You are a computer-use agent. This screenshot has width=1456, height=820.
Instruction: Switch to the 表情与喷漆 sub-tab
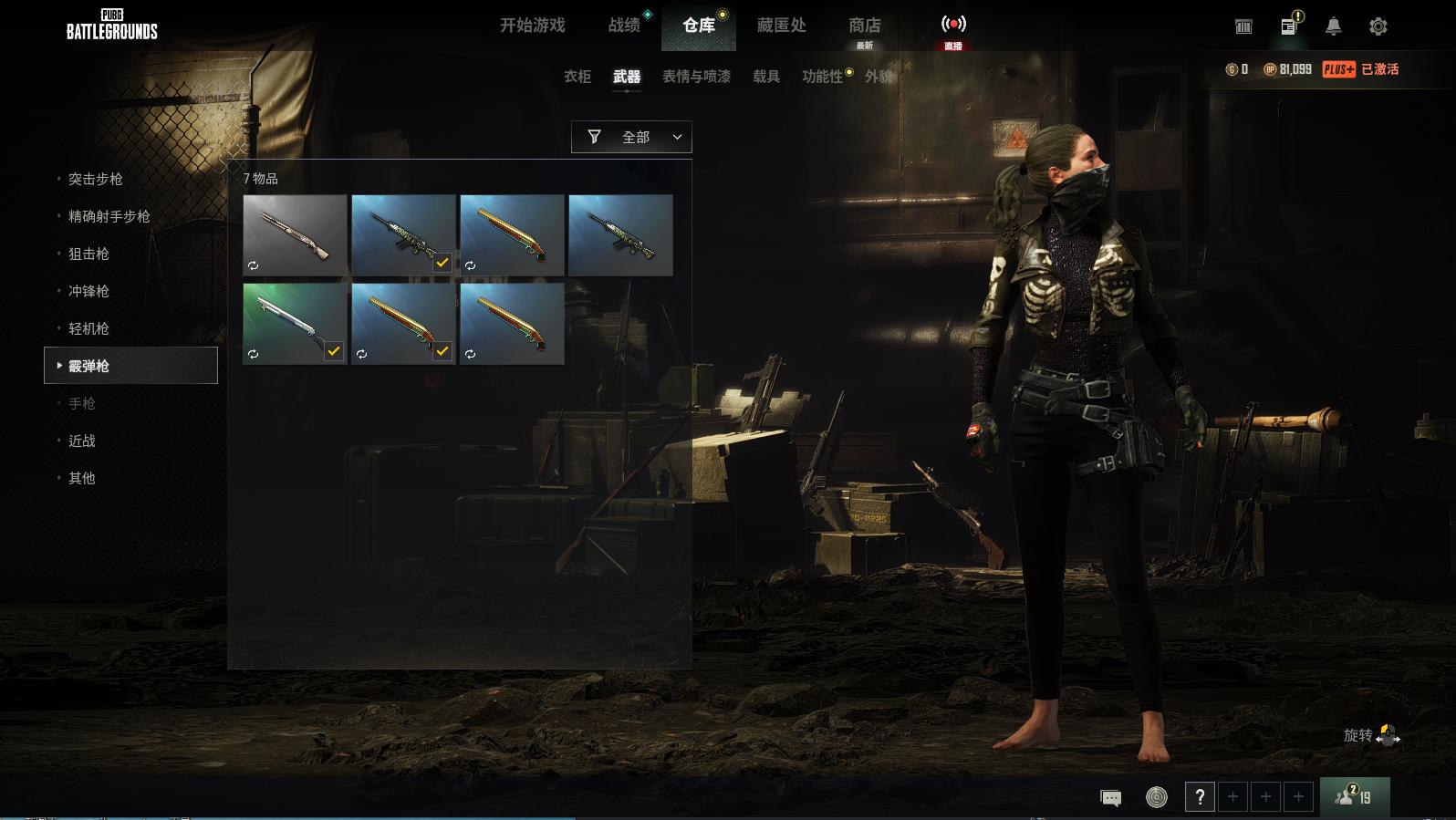click(x=696, y=77)
